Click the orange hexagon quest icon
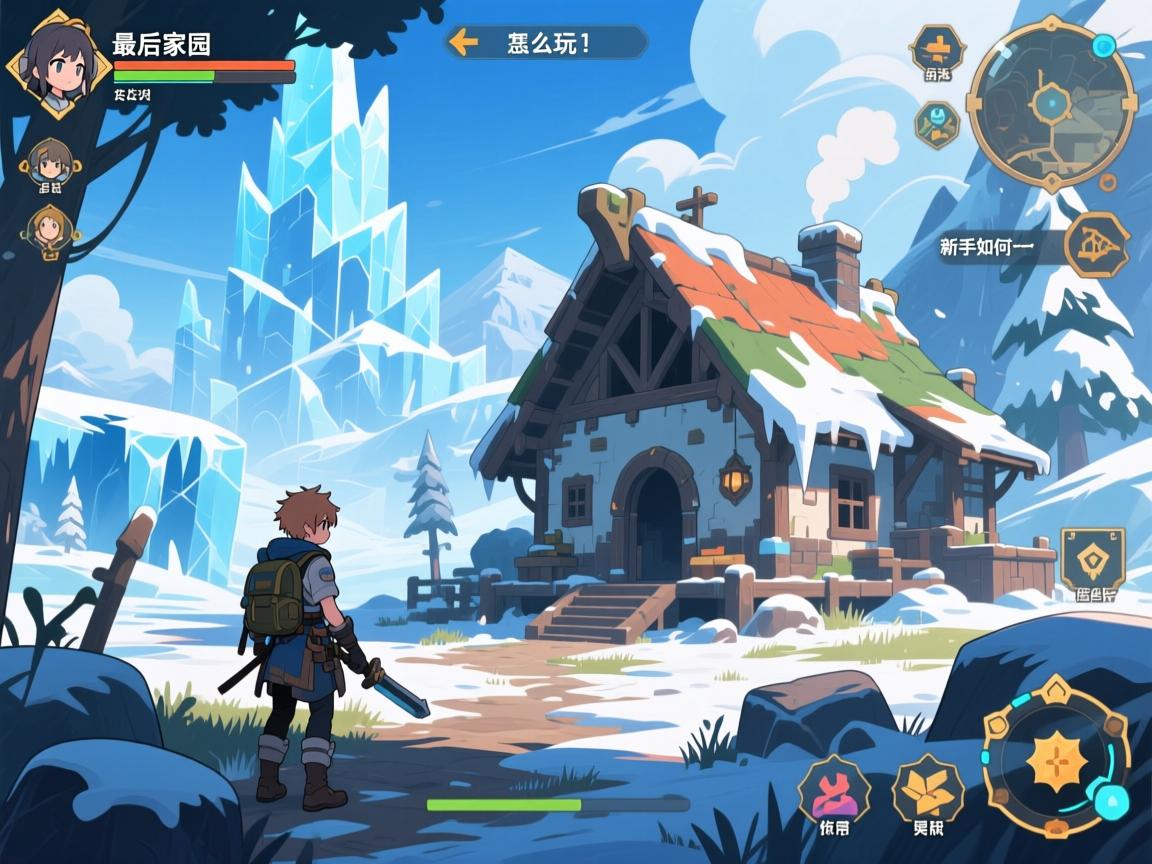This screenshot has width=1152, height=864. tap(1096, 243)
